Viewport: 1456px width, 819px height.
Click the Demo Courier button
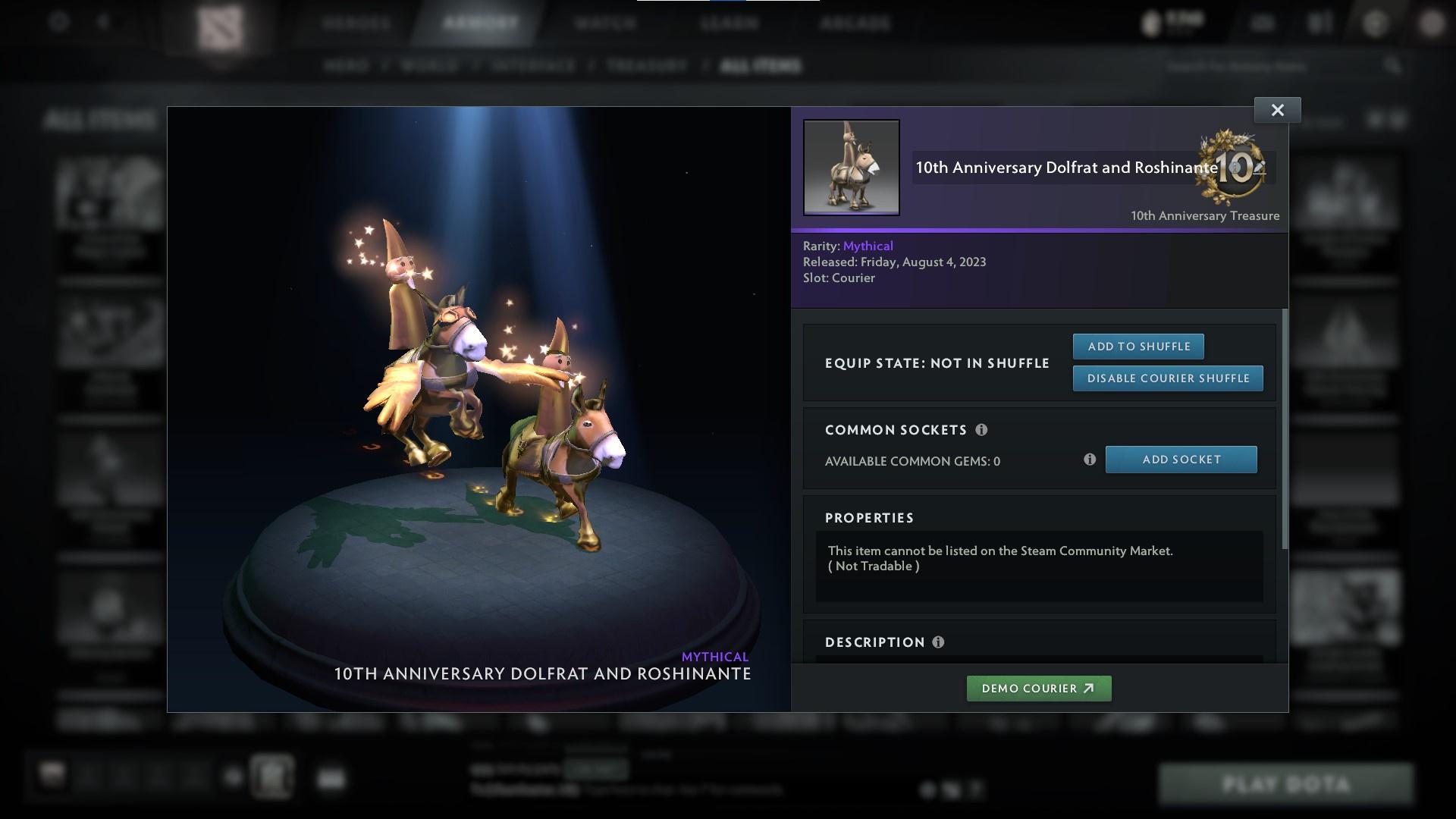point(1038,688)
